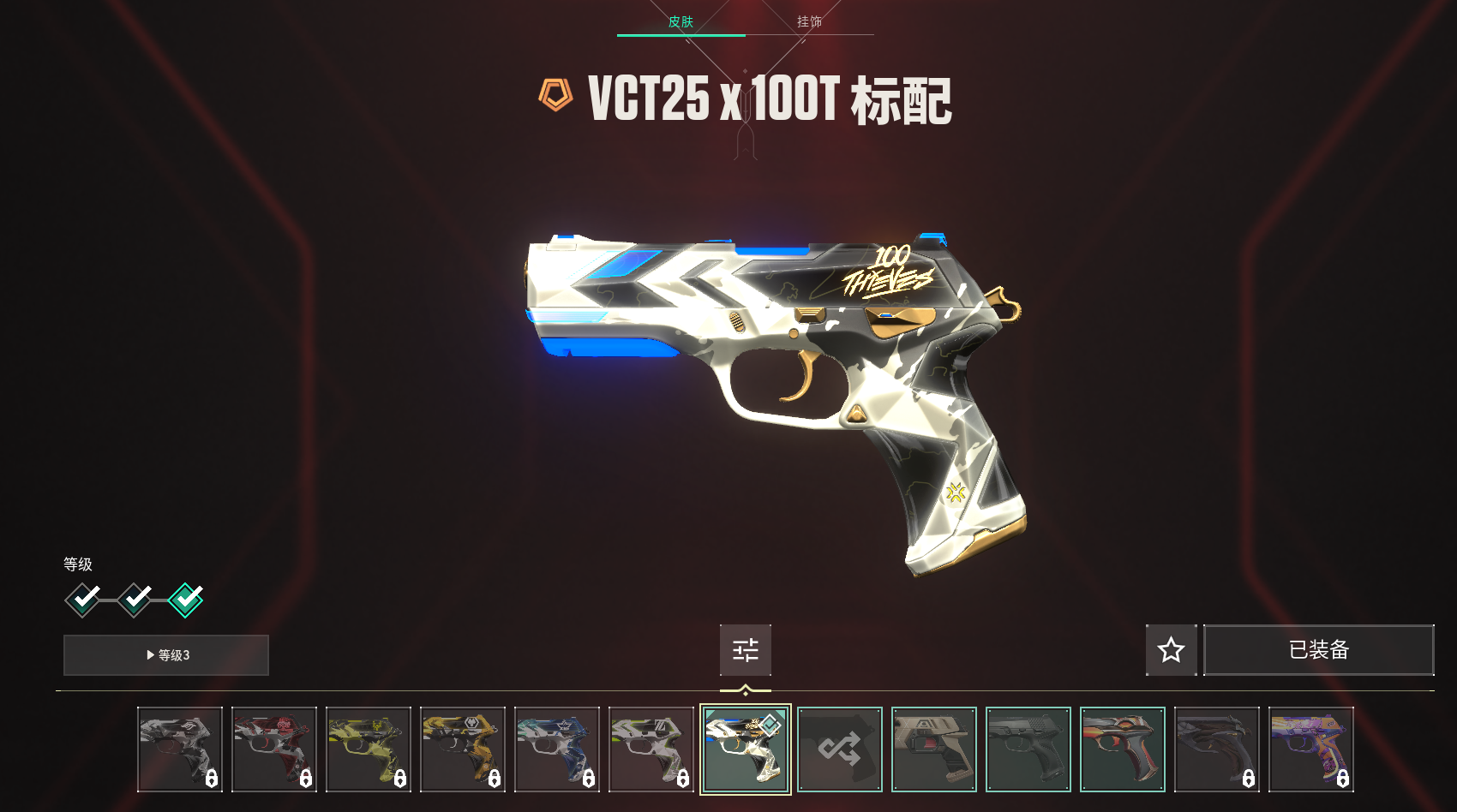Select the random shuffle skin tile
This screenshot has width=1457, height=812.
pos(840,749)
